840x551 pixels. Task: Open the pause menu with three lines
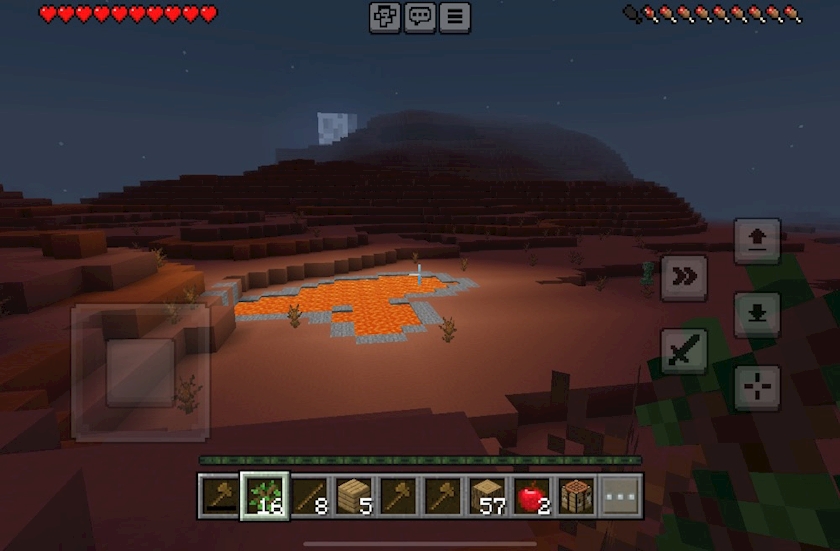point(455,17)
